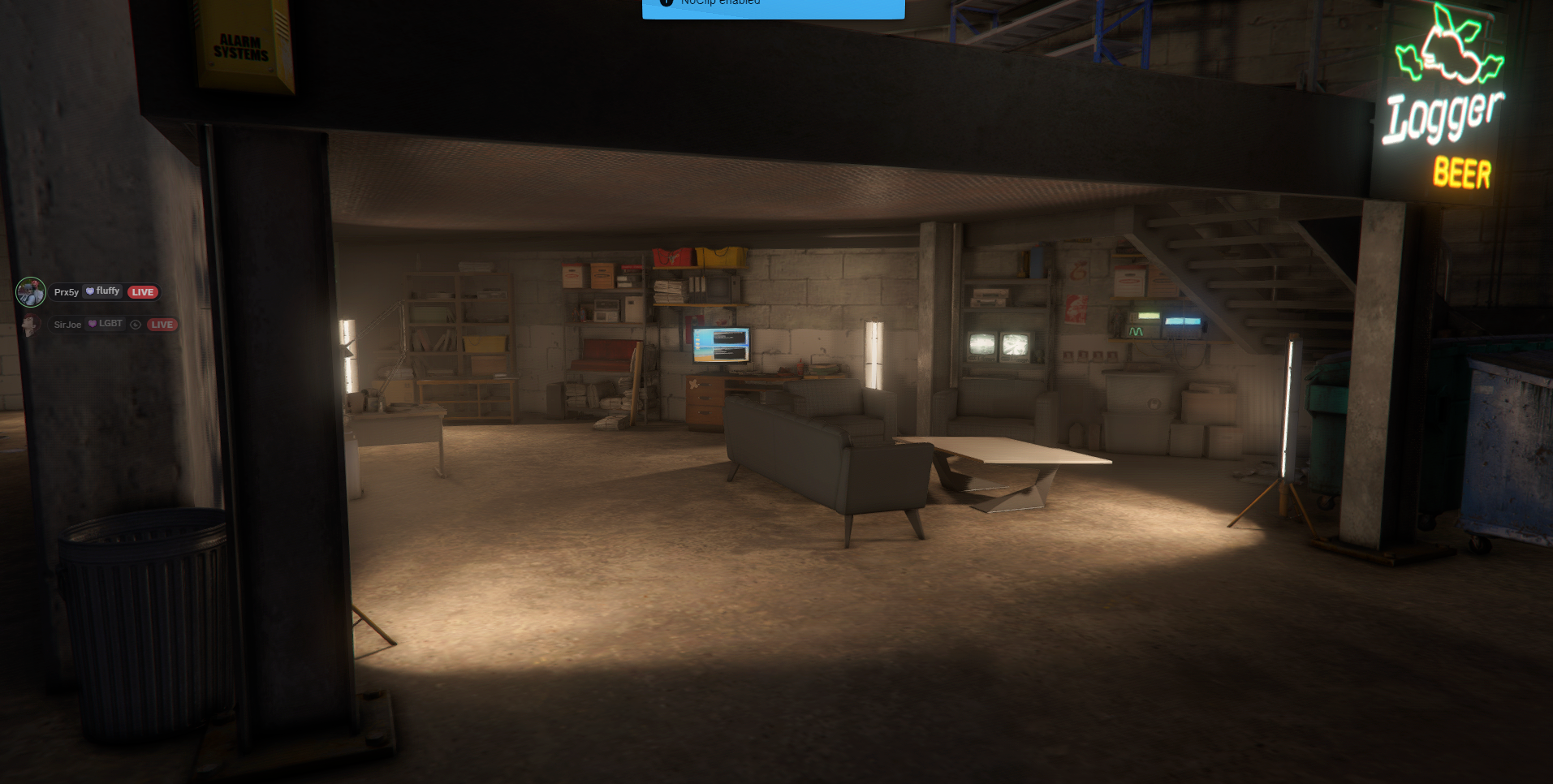Click Prx5y's avatar in the voice overlay

[x=31, y=292]
